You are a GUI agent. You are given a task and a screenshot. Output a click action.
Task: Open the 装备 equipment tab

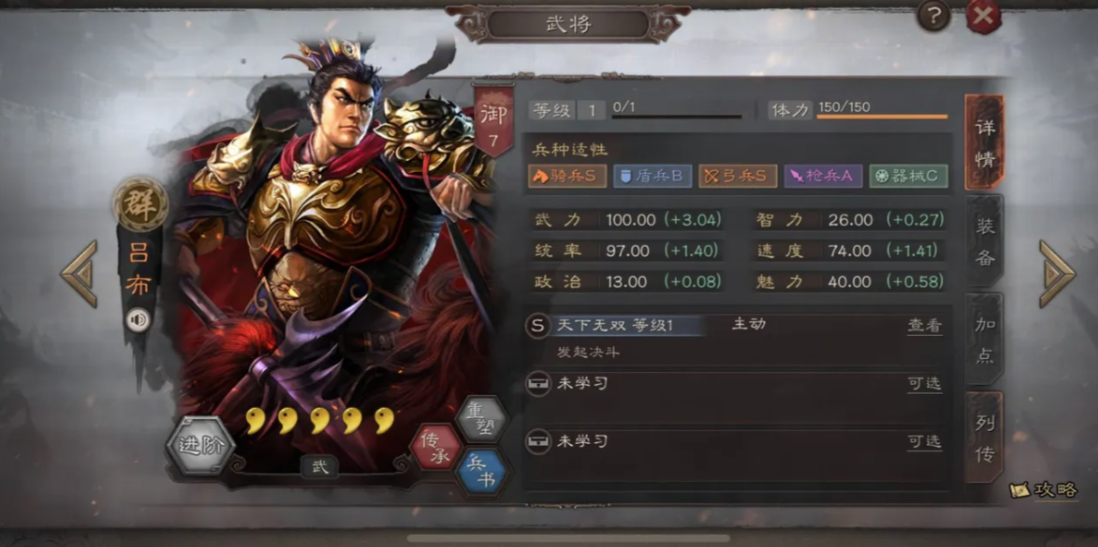pyautogui.click(x=985, y=241)
